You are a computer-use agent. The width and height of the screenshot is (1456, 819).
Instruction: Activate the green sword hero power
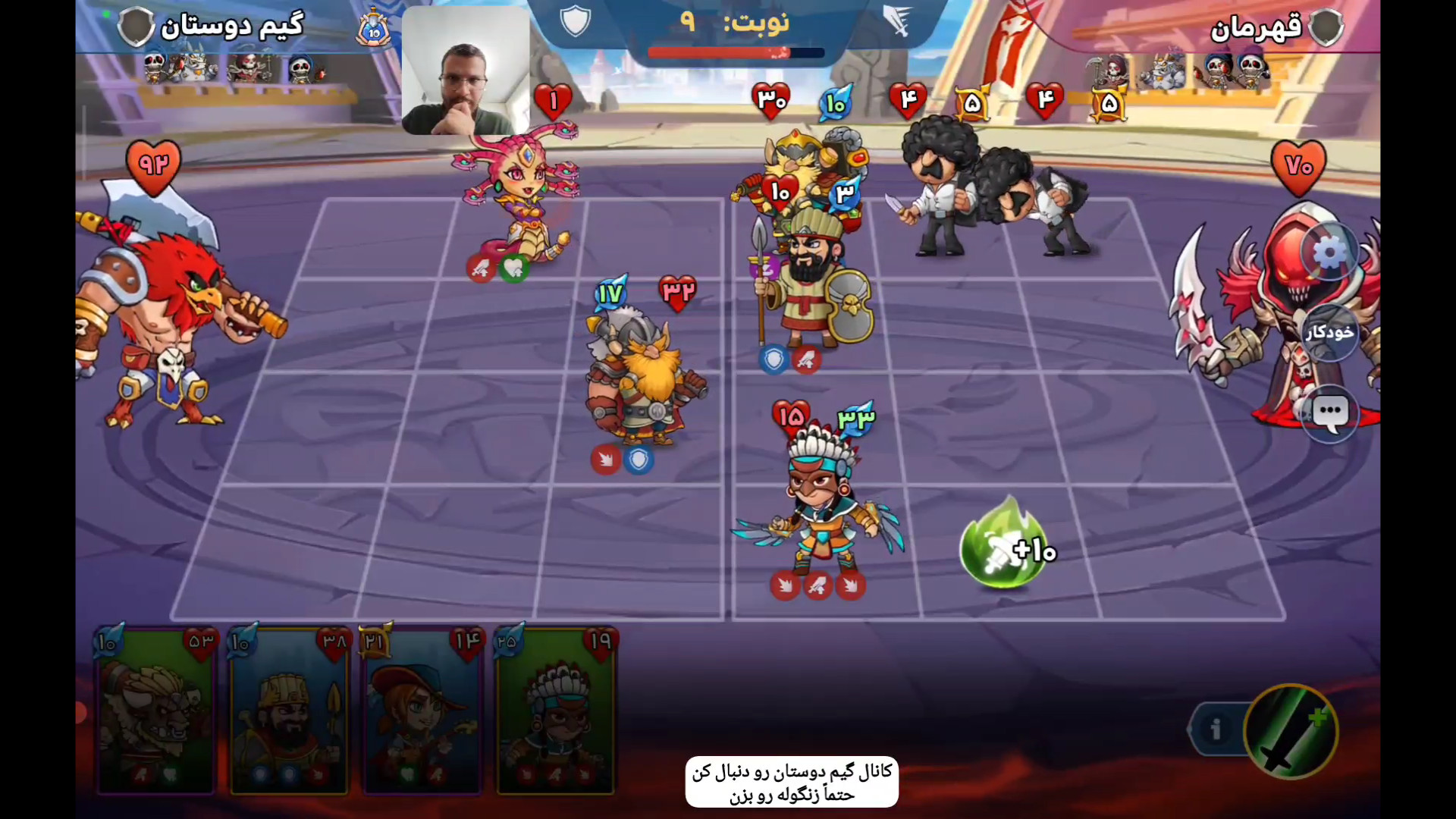pos(1291,731)
